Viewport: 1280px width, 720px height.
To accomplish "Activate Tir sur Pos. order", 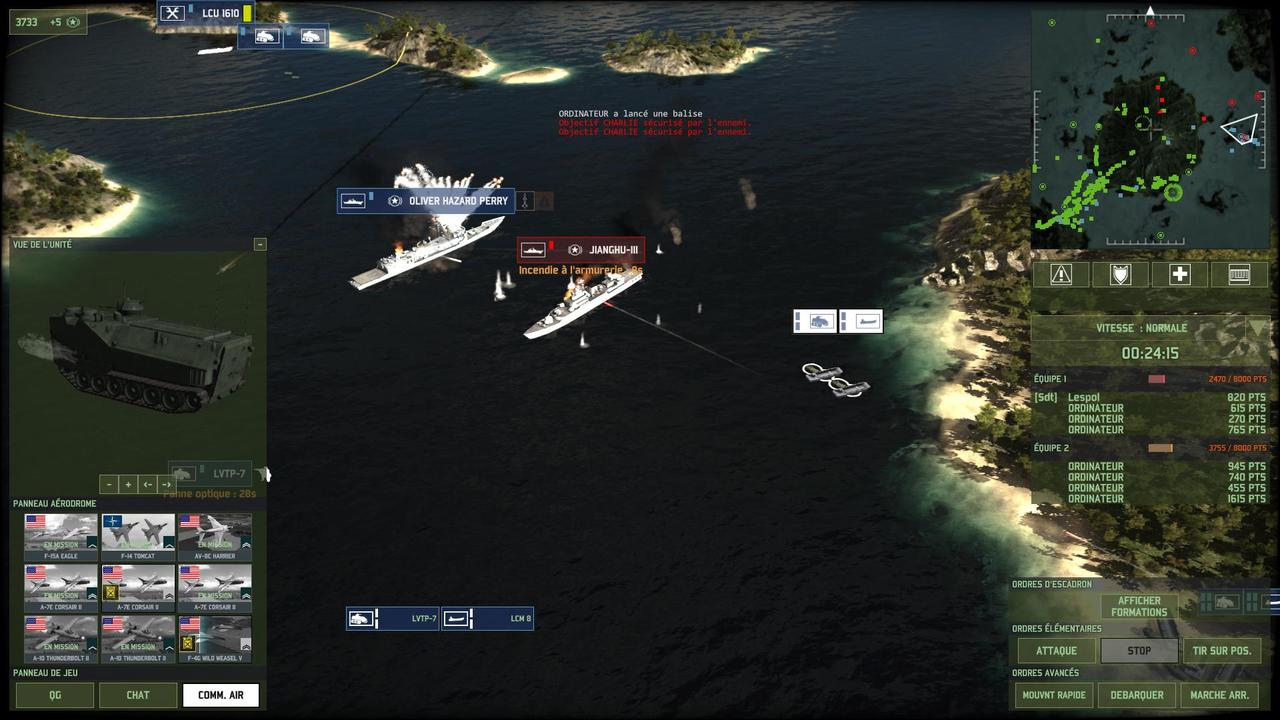I will [x=1221, y=650].
